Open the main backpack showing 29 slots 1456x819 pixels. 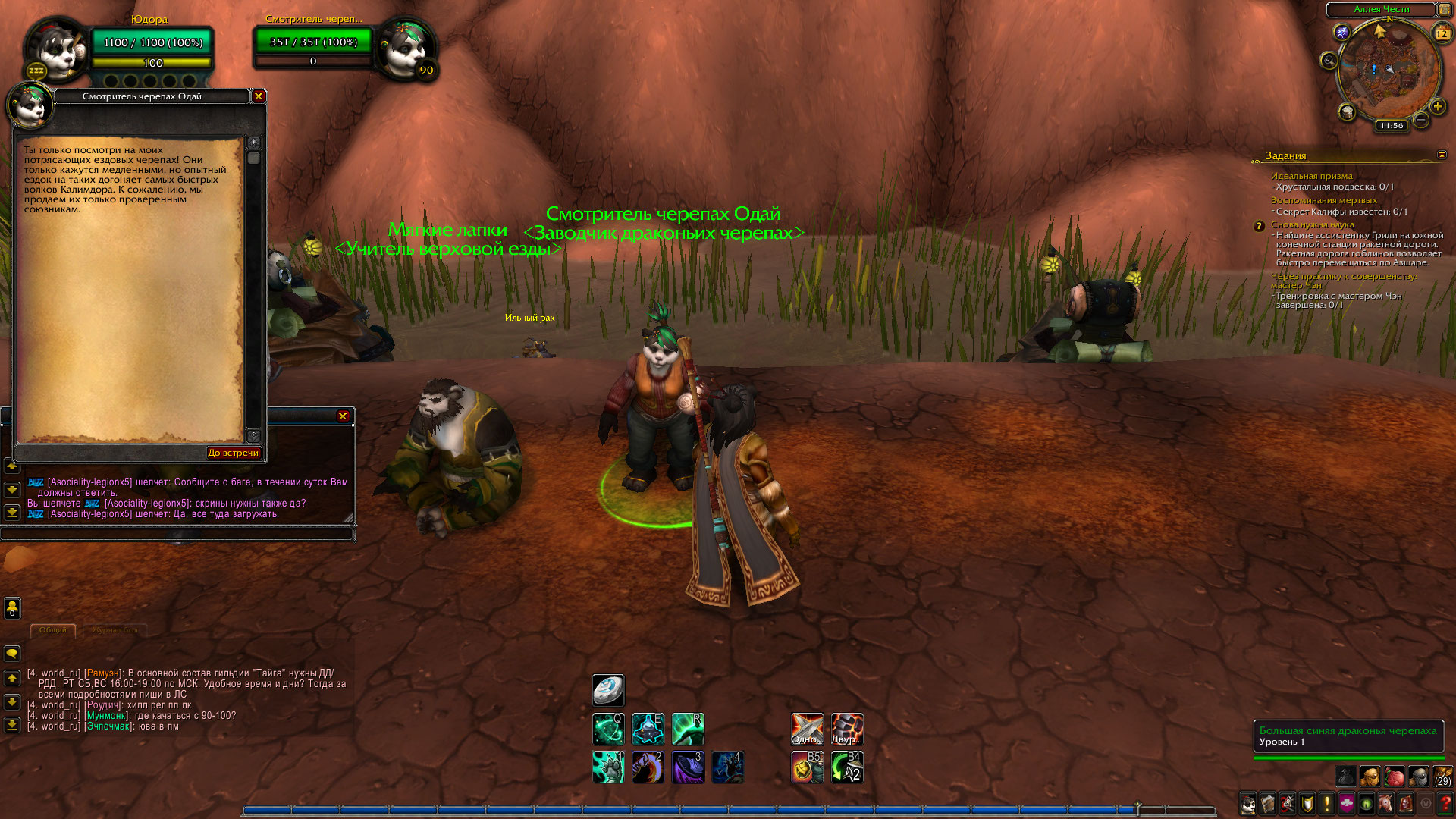1442,777
